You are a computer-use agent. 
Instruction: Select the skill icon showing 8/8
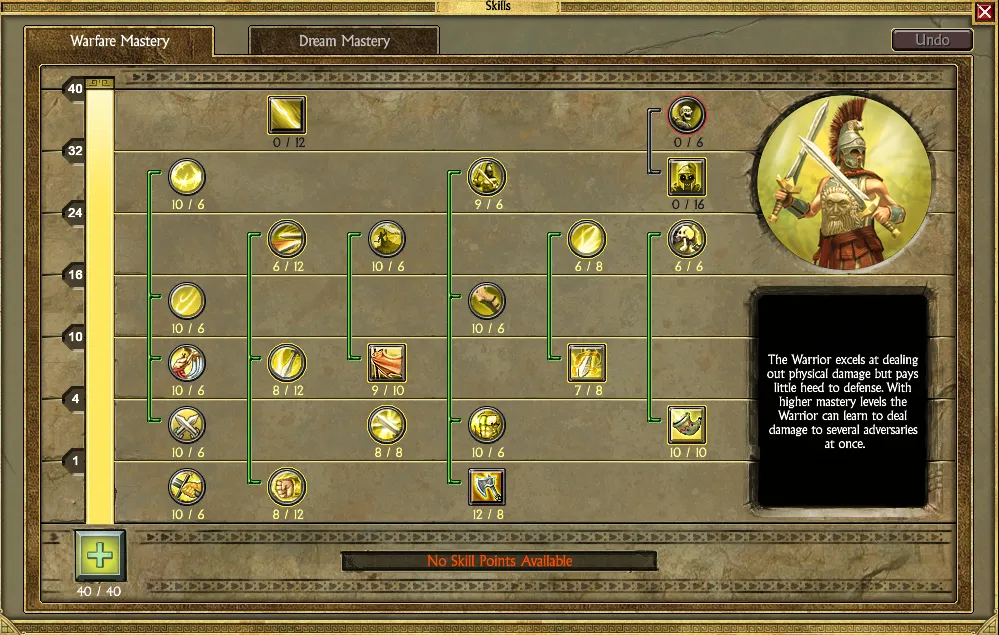click(x=387, y=425)
